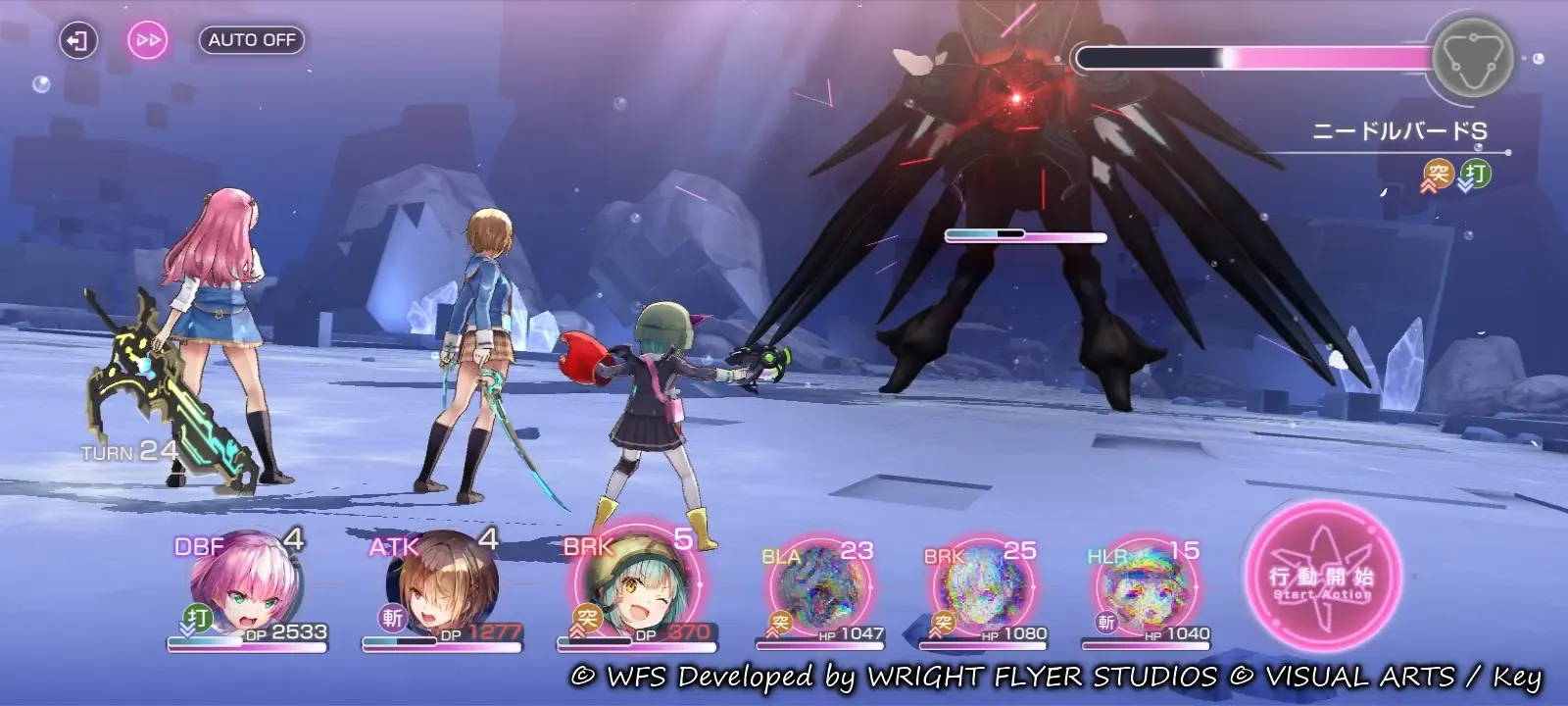The width and height of the screenshot is (1568, 706).
Task: Toggle the fast-forward speed button
Action: tap(148, 40)
